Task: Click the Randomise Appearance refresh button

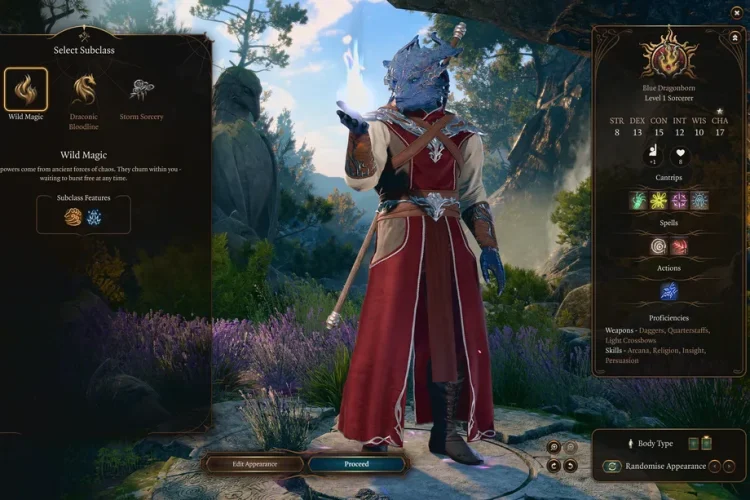Action: click(612, 467)
